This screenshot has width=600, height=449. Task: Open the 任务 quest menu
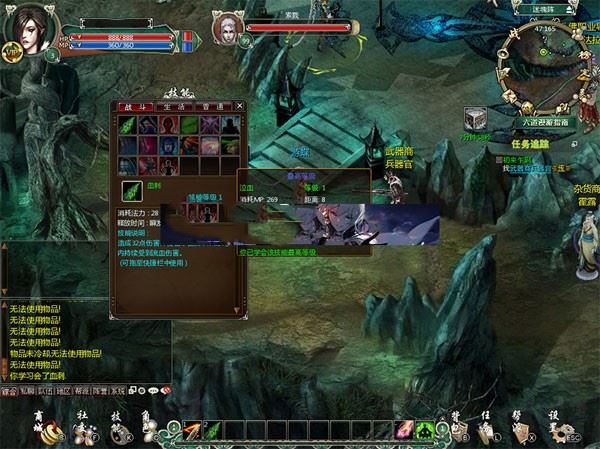(488, 429)
